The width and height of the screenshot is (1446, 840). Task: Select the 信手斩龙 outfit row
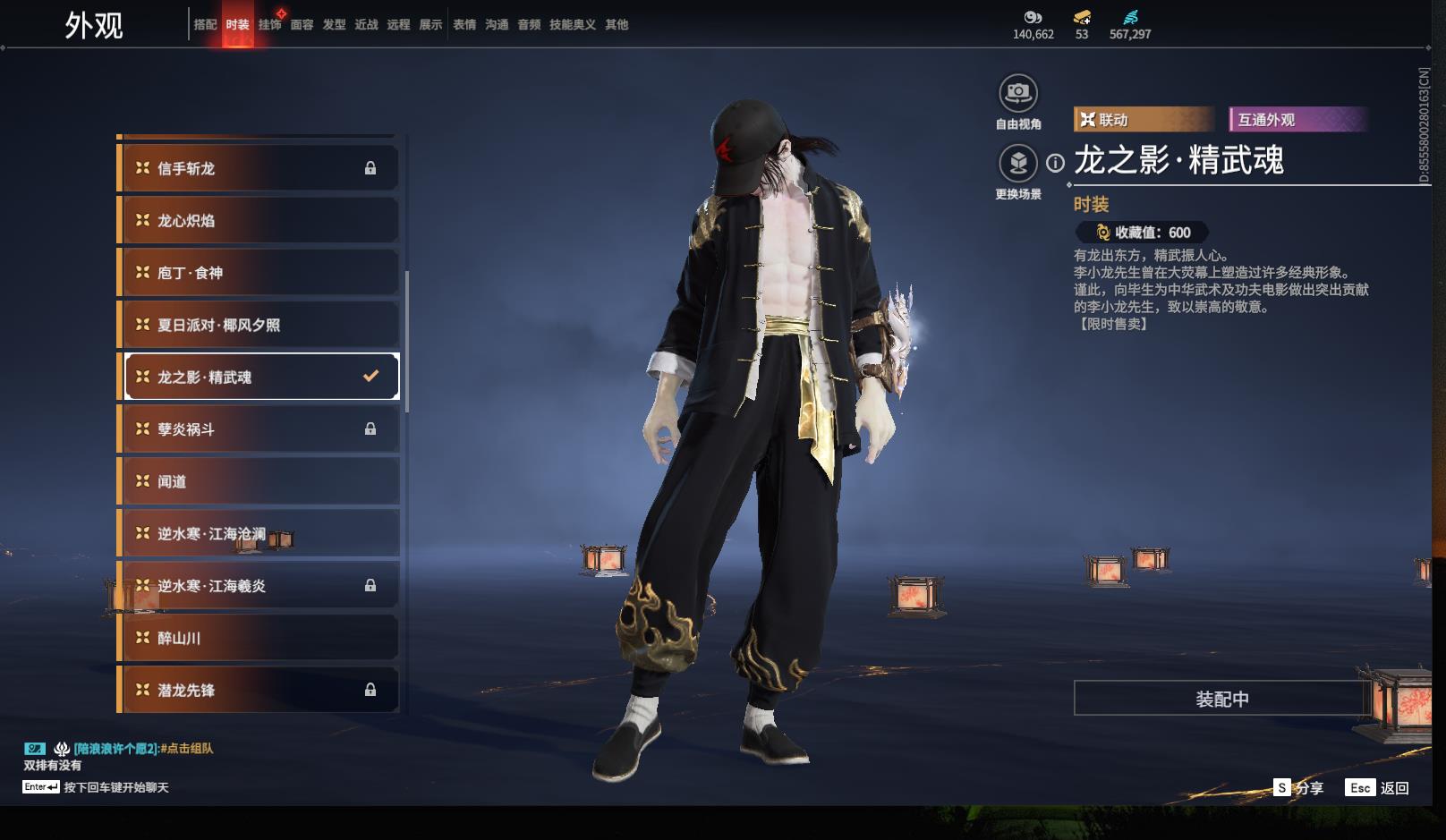point(259,168)
